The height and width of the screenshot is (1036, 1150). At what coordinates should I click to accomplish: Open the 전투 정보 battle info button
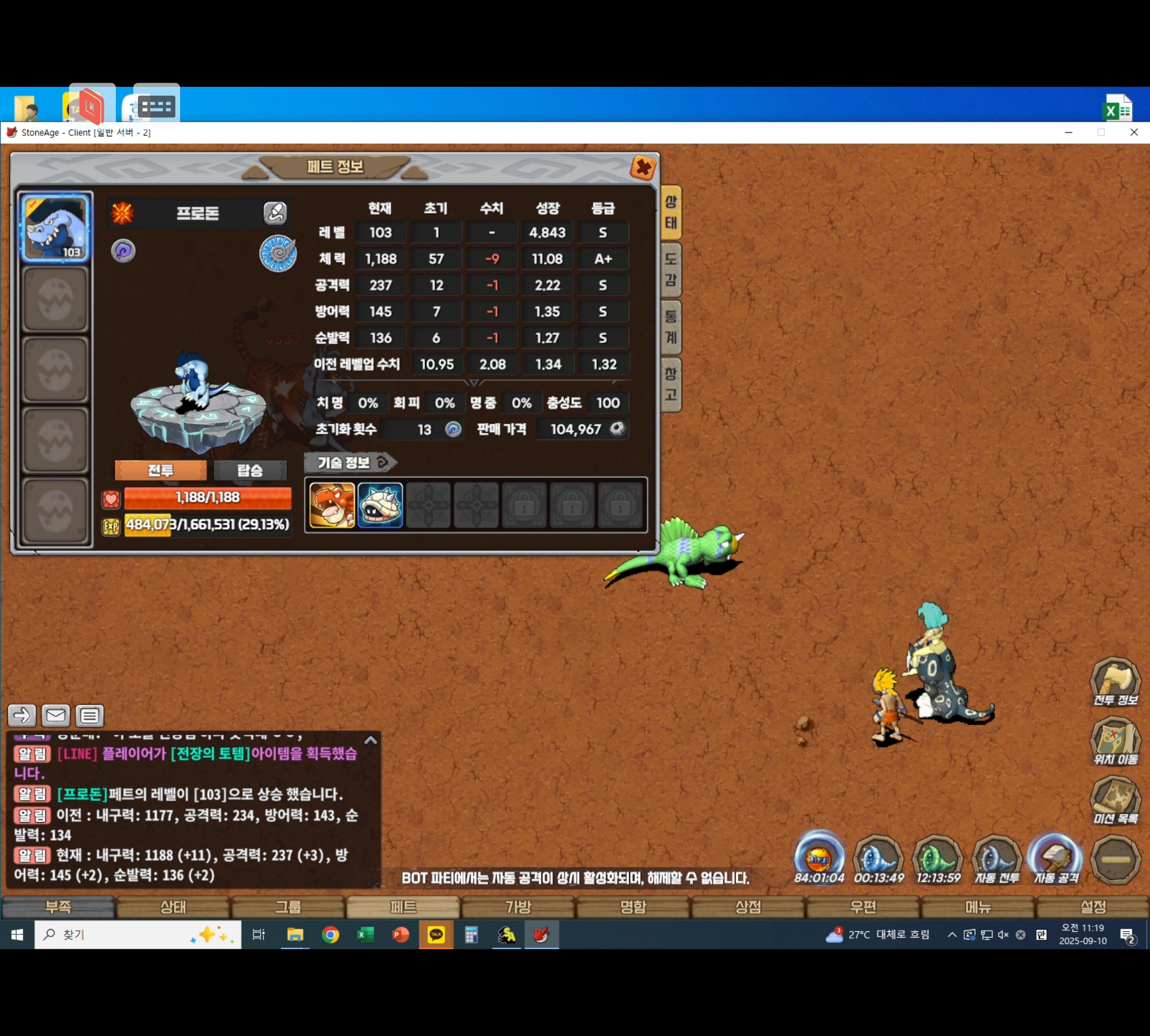[1115, 681]
